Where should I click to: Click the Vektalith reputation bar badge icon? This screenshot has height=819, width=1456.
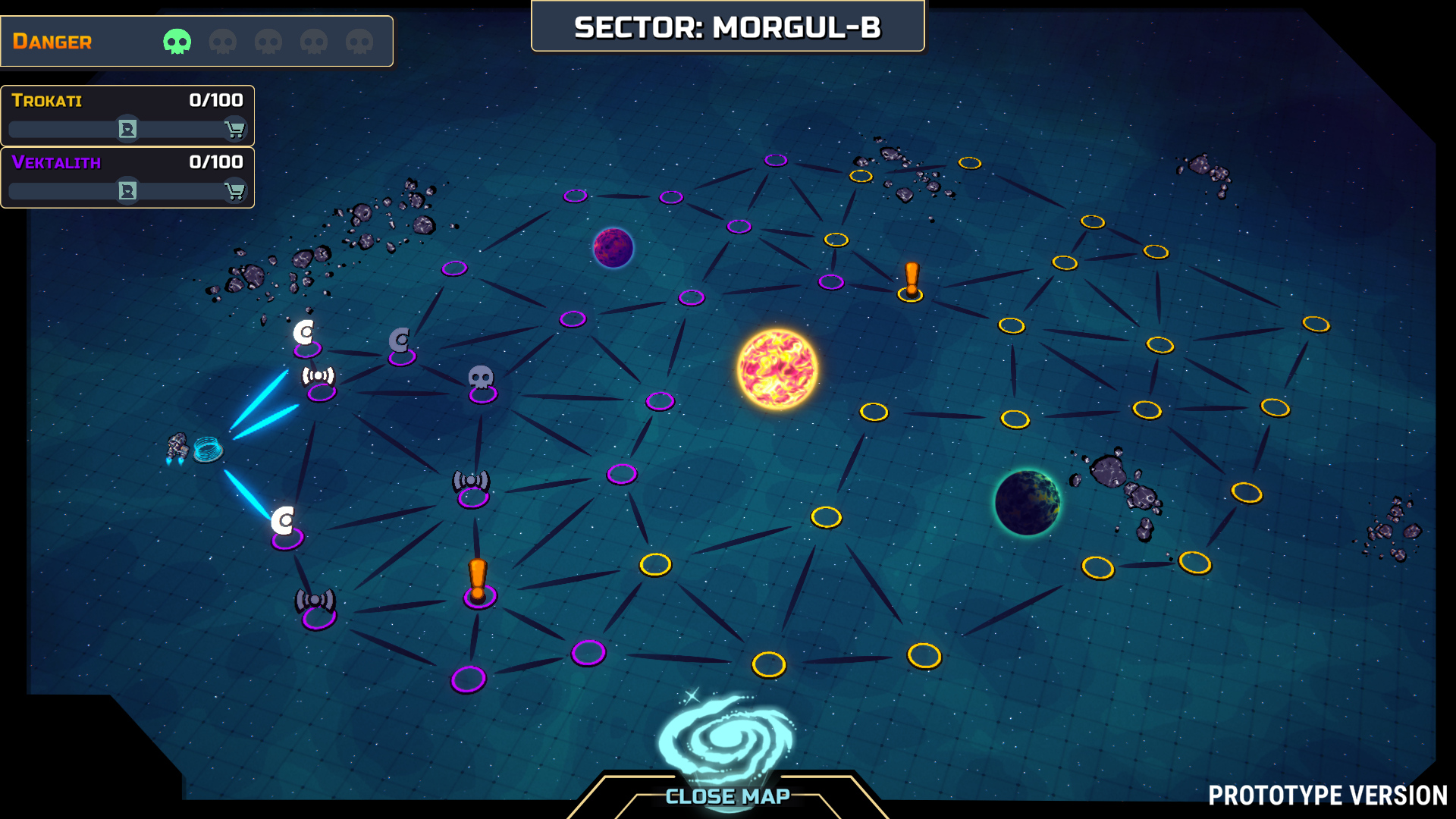click(x=127, y=191)
